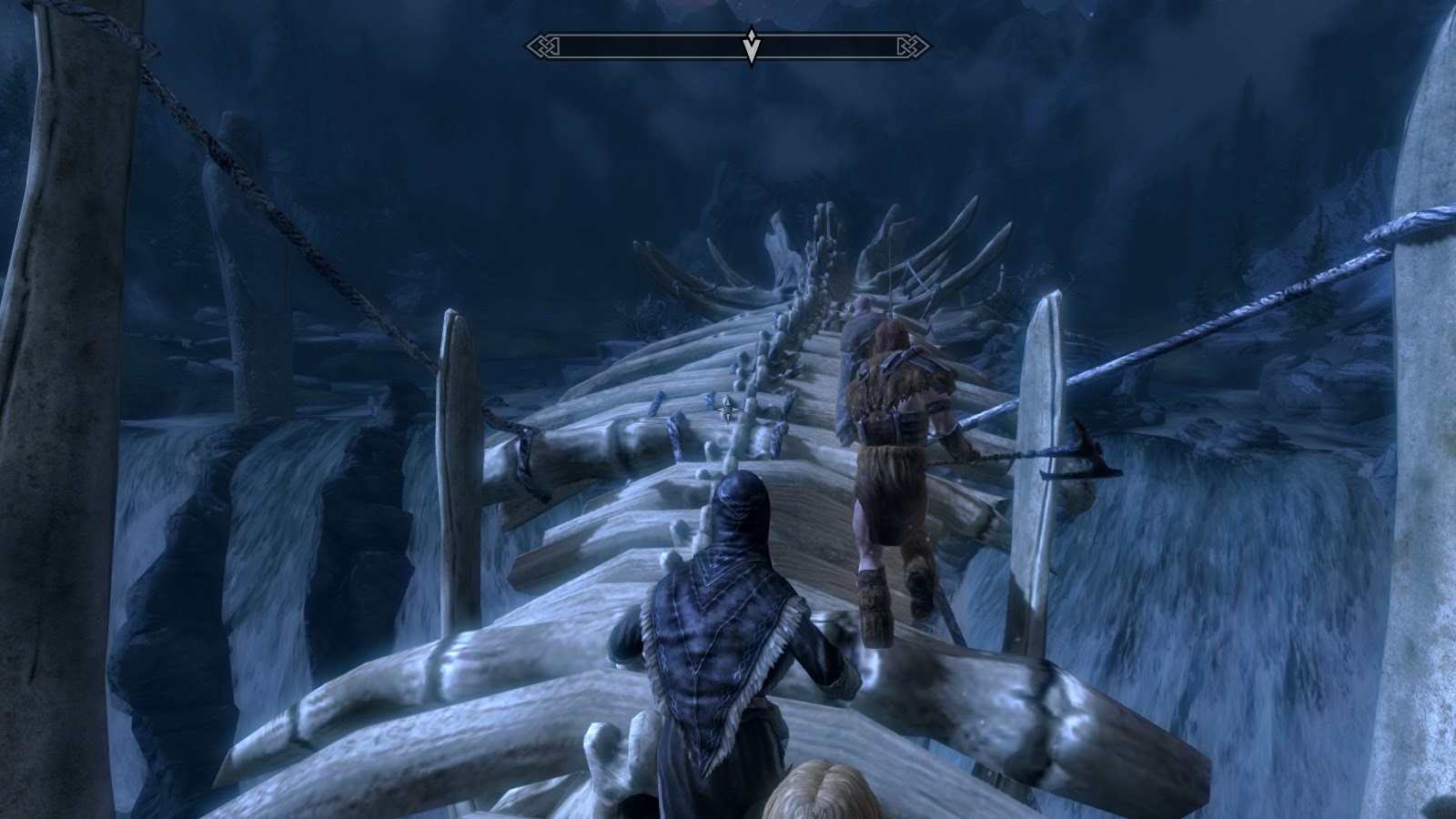Select the crosshair reticle at screen center
Screen dimensions: 1456x819
[x=728, y=409]
